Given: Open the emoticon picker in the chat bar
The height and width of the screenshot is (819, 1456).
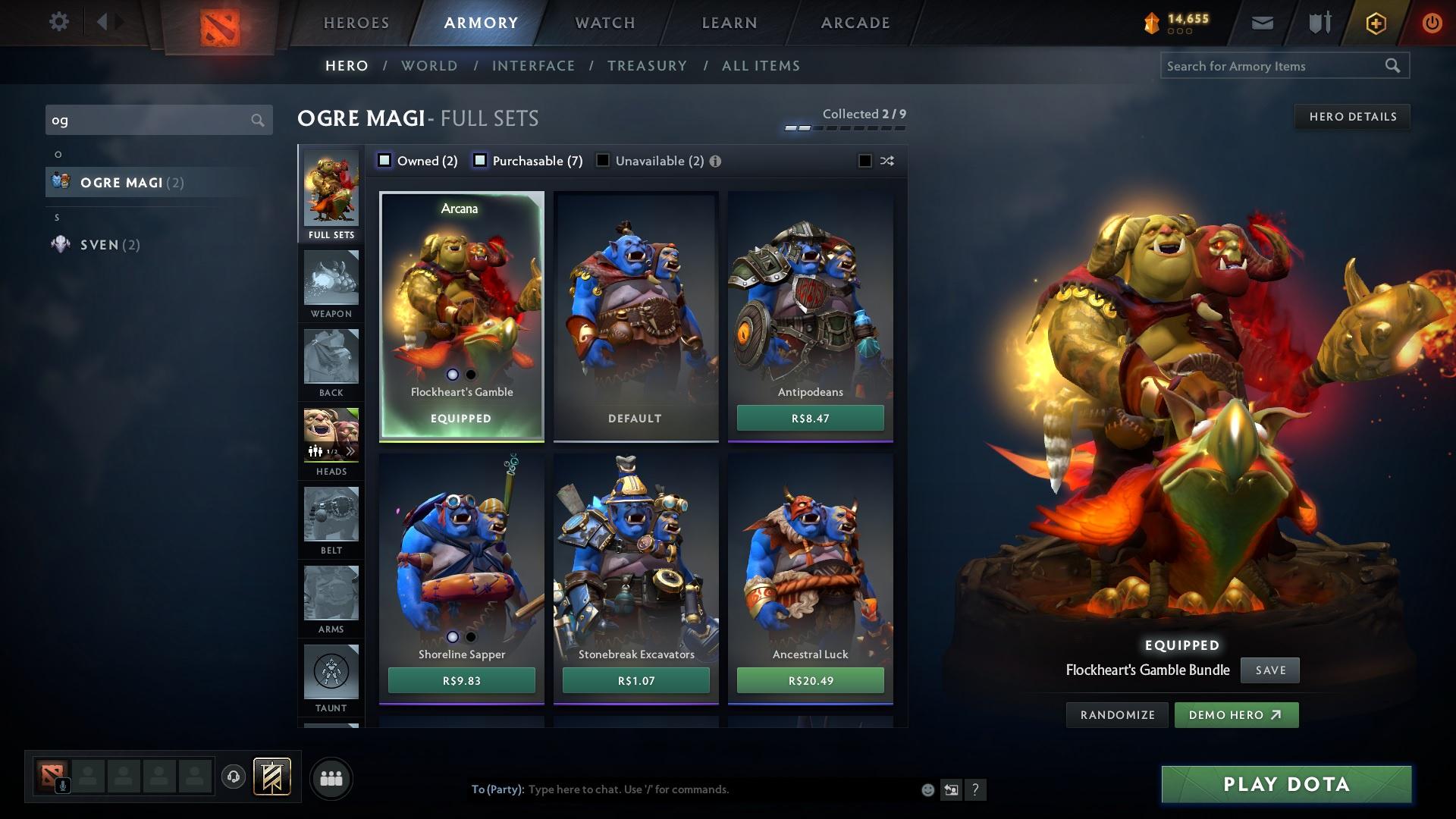Looking at the screenshot, I should pos(927,789).
